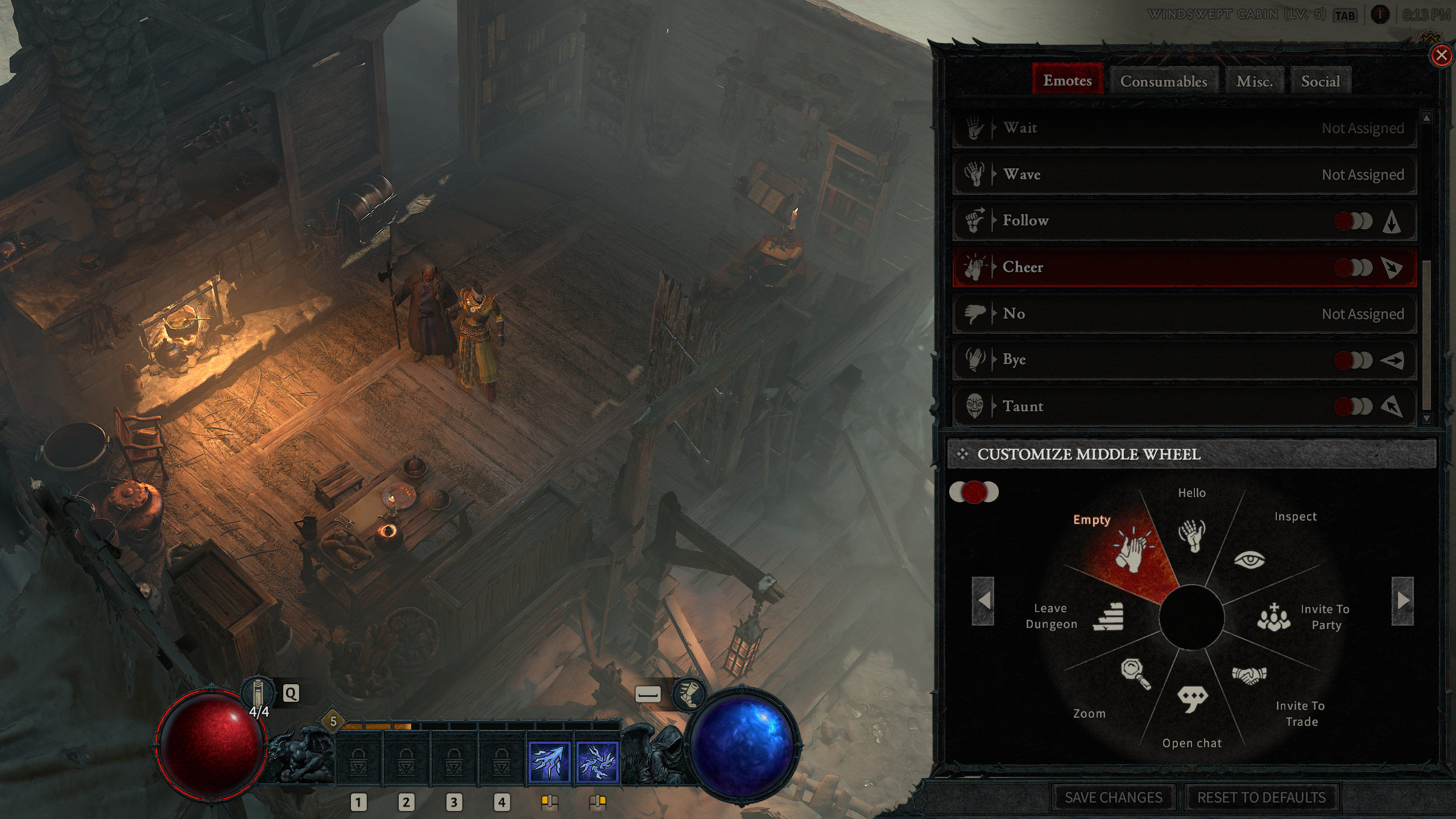
Task: Choose the Wave emote row
Action: click(1183, 175)
